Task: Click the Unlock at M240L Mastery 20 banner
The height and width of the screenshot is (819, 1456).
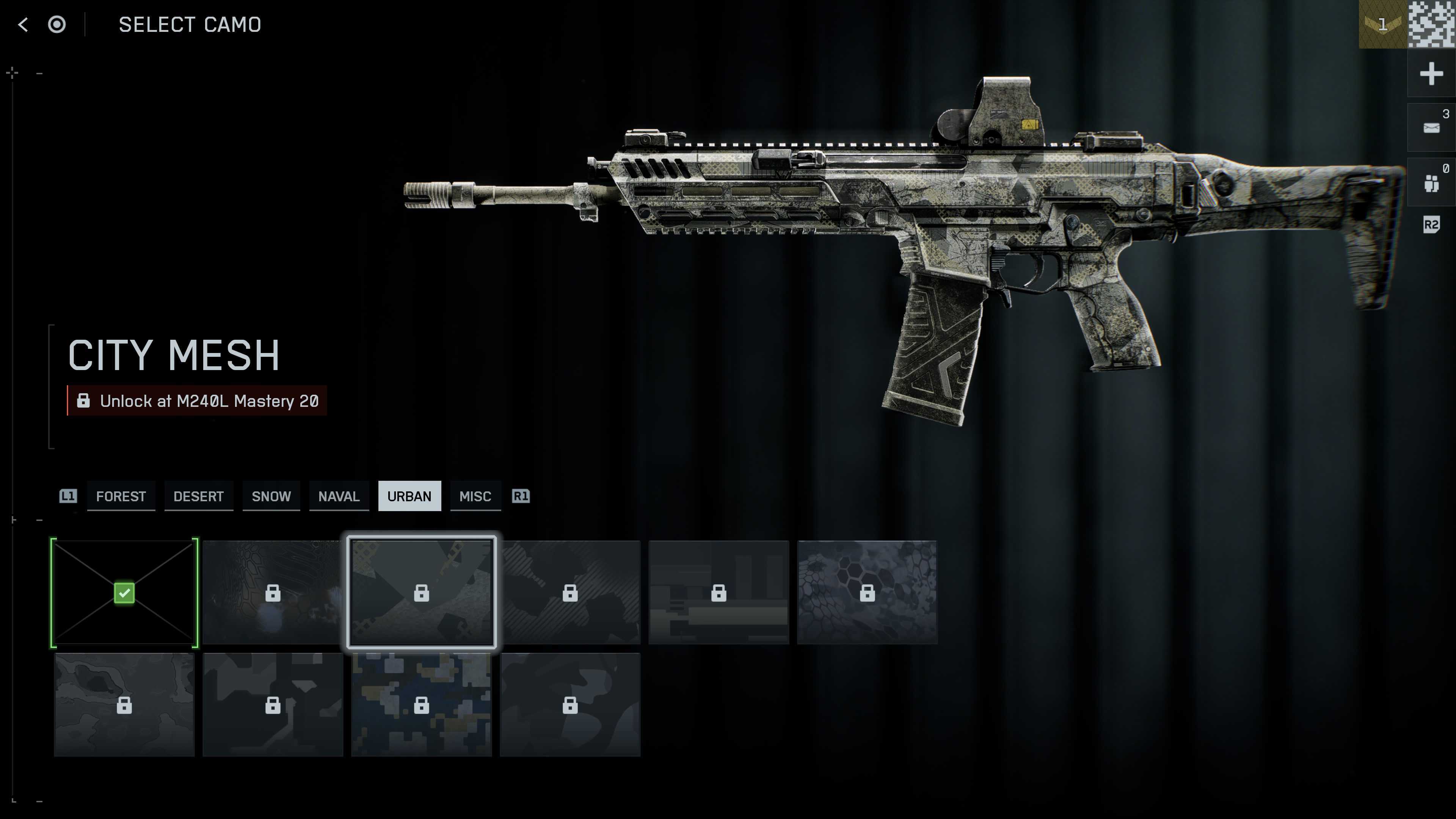Action: click(x=197, y=401)
